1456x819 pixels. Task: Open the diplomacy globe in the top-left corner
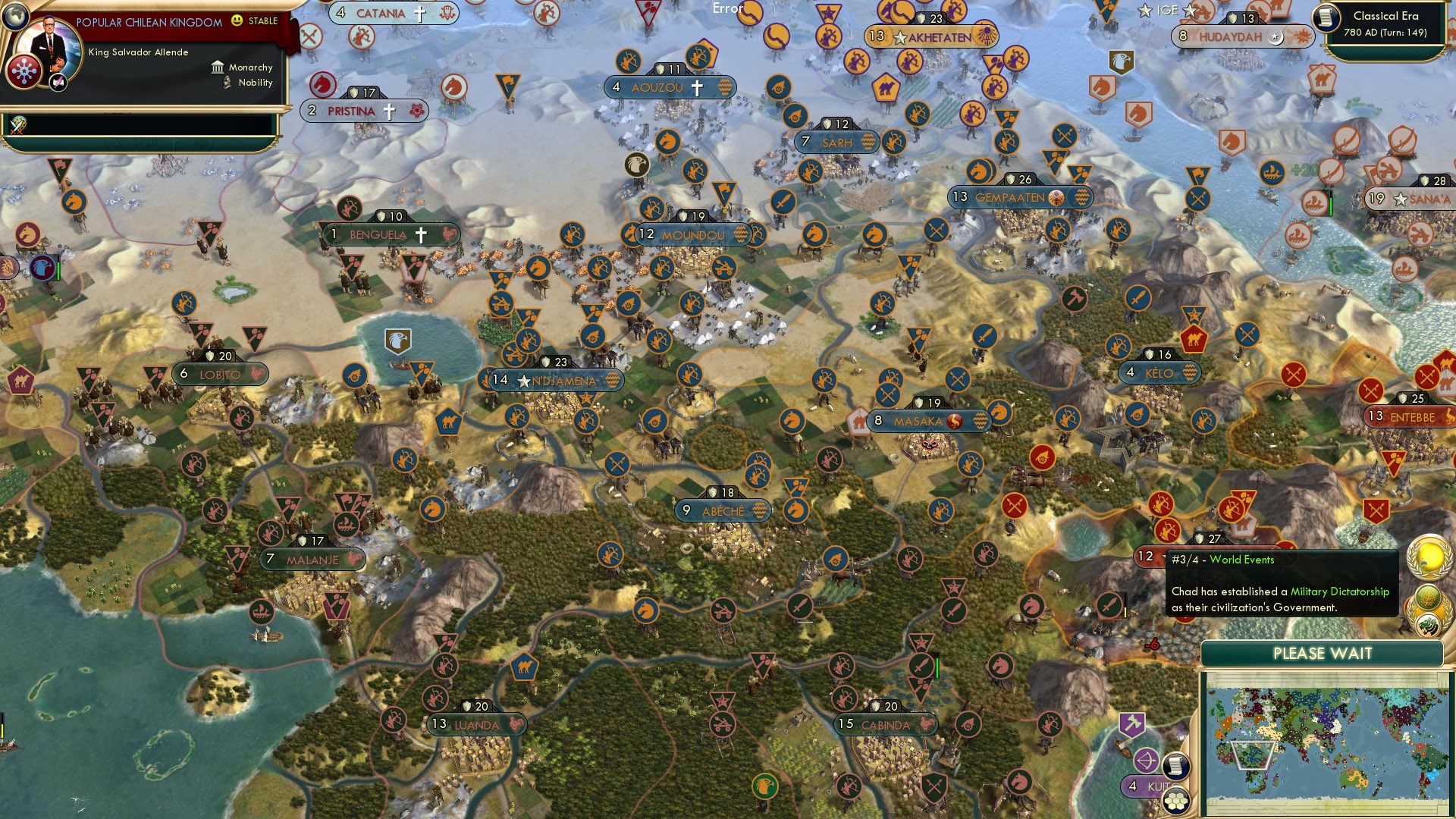click(x=17, y=17)
